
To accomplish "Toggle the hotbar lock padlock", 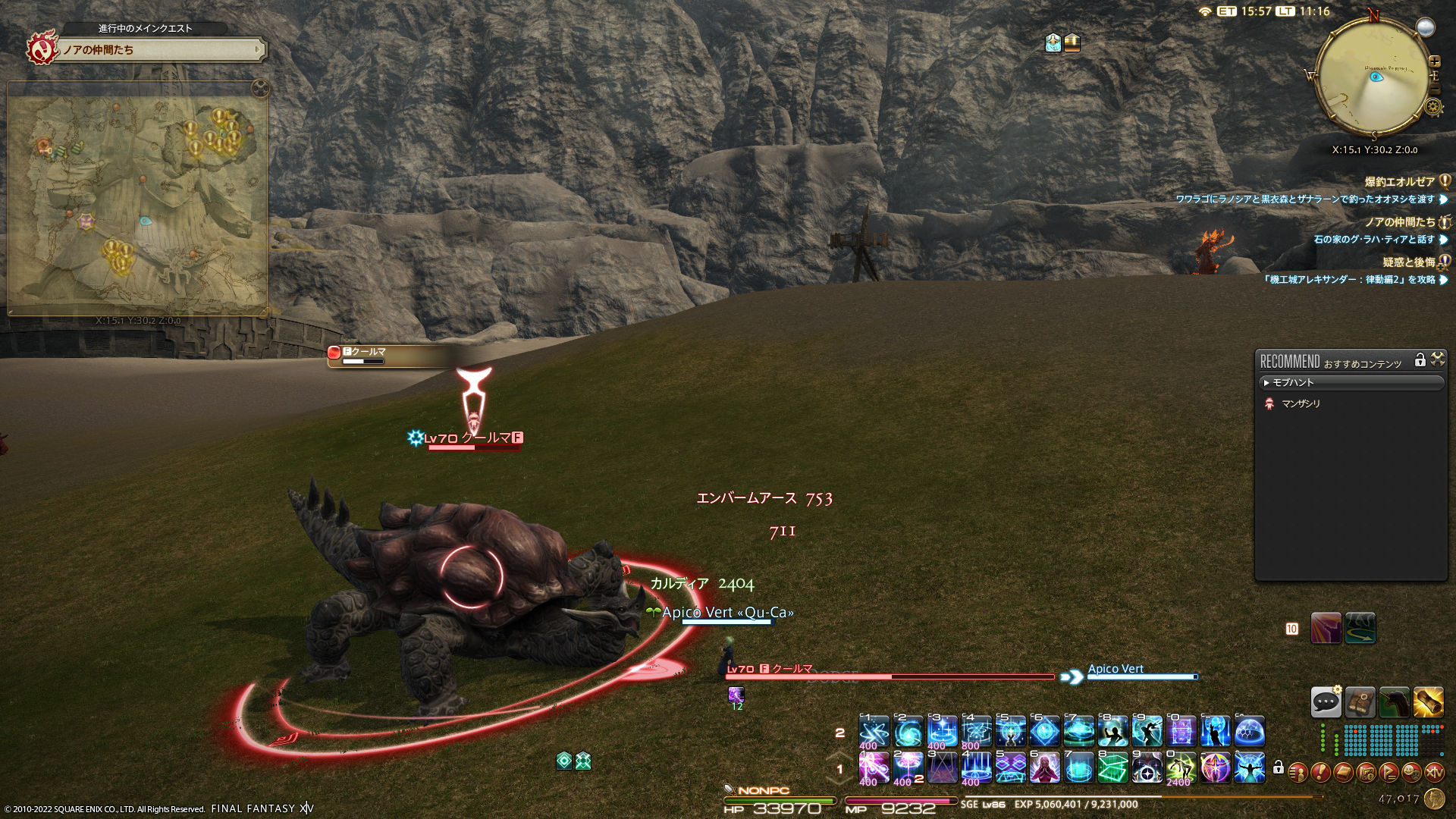I will click(x=1279, y=768).
